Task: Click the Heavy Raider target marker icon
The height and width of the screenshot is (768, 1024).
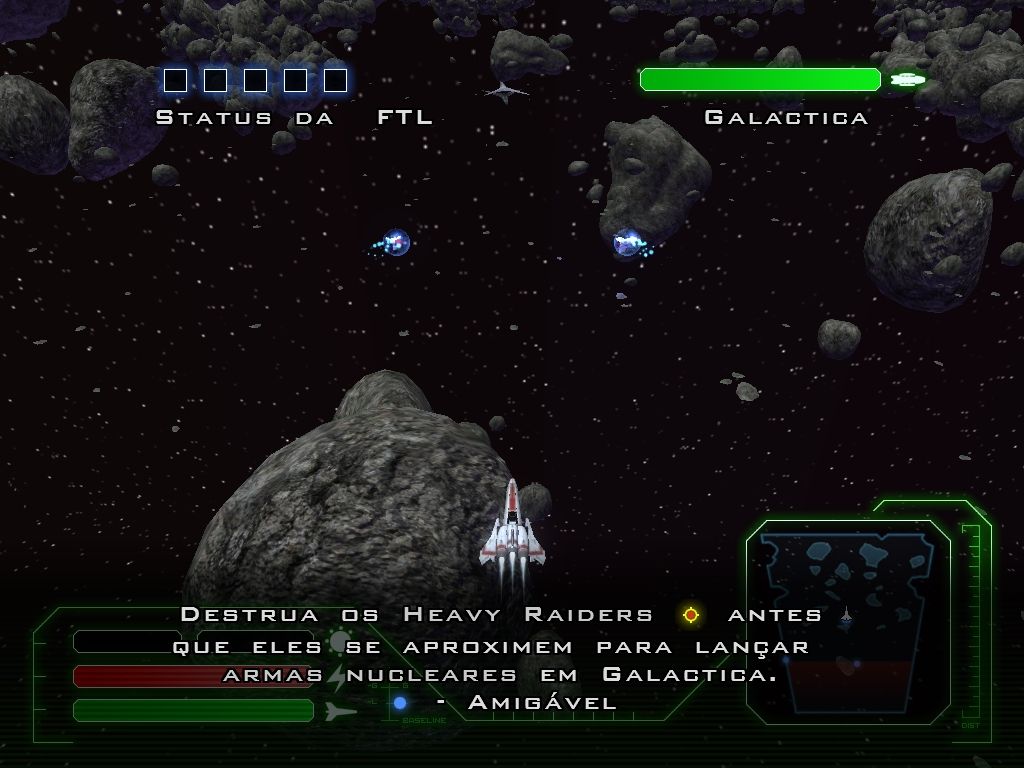Action: pyautogui.click(x=690, y=615)
